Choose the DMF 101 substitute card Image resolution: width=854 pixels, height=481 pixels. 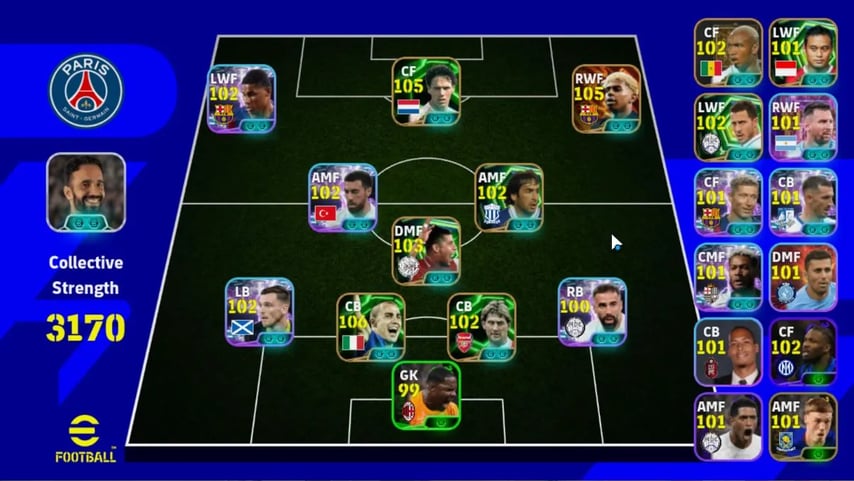click(803, 277)
